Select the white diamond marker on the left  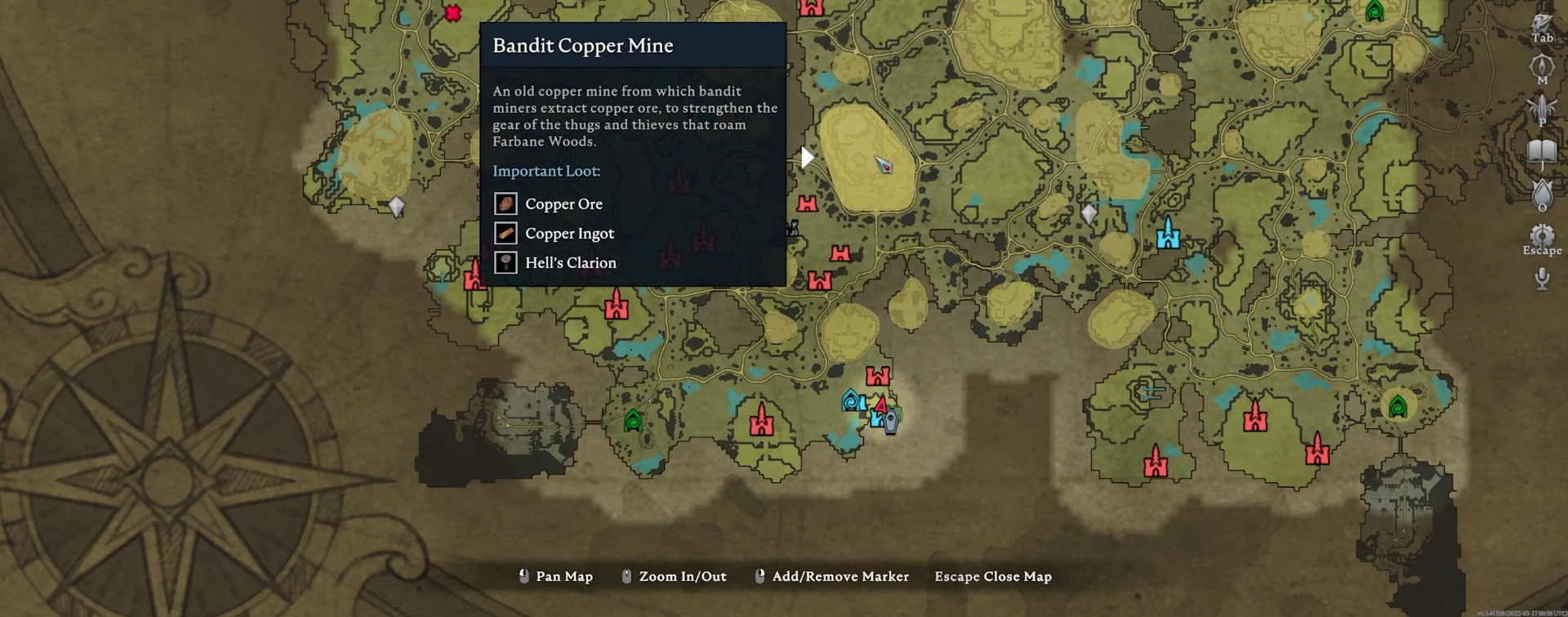point(398,208)
